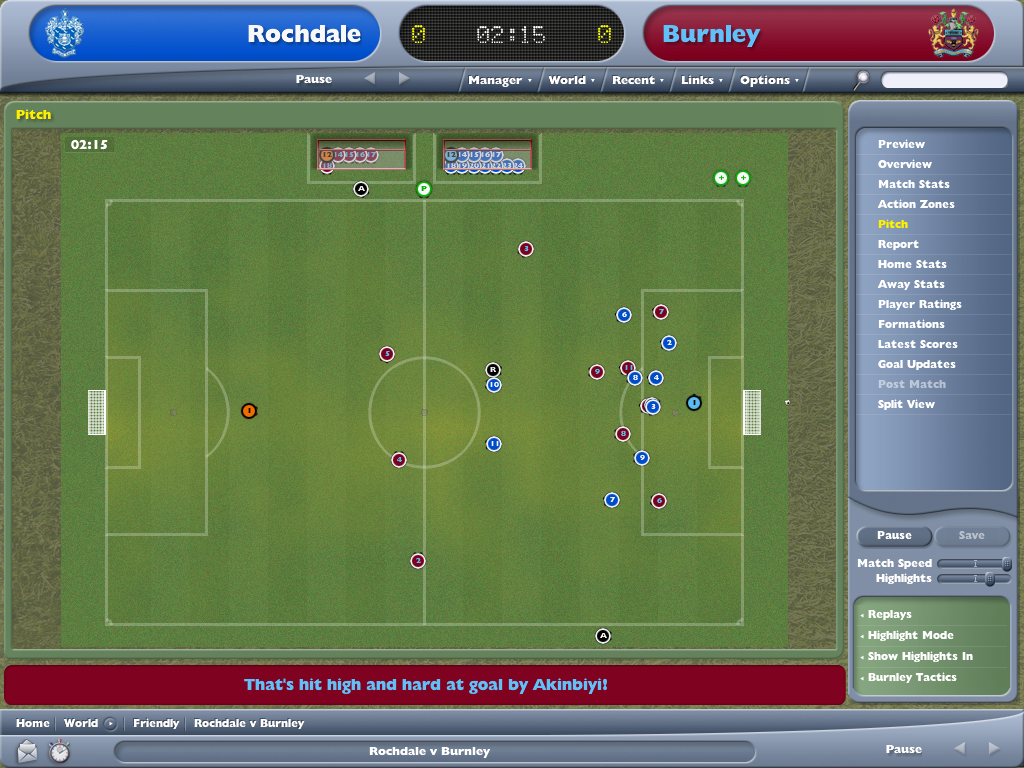
Task: Open the Player Ratings panel
Action: pos(919,304)
